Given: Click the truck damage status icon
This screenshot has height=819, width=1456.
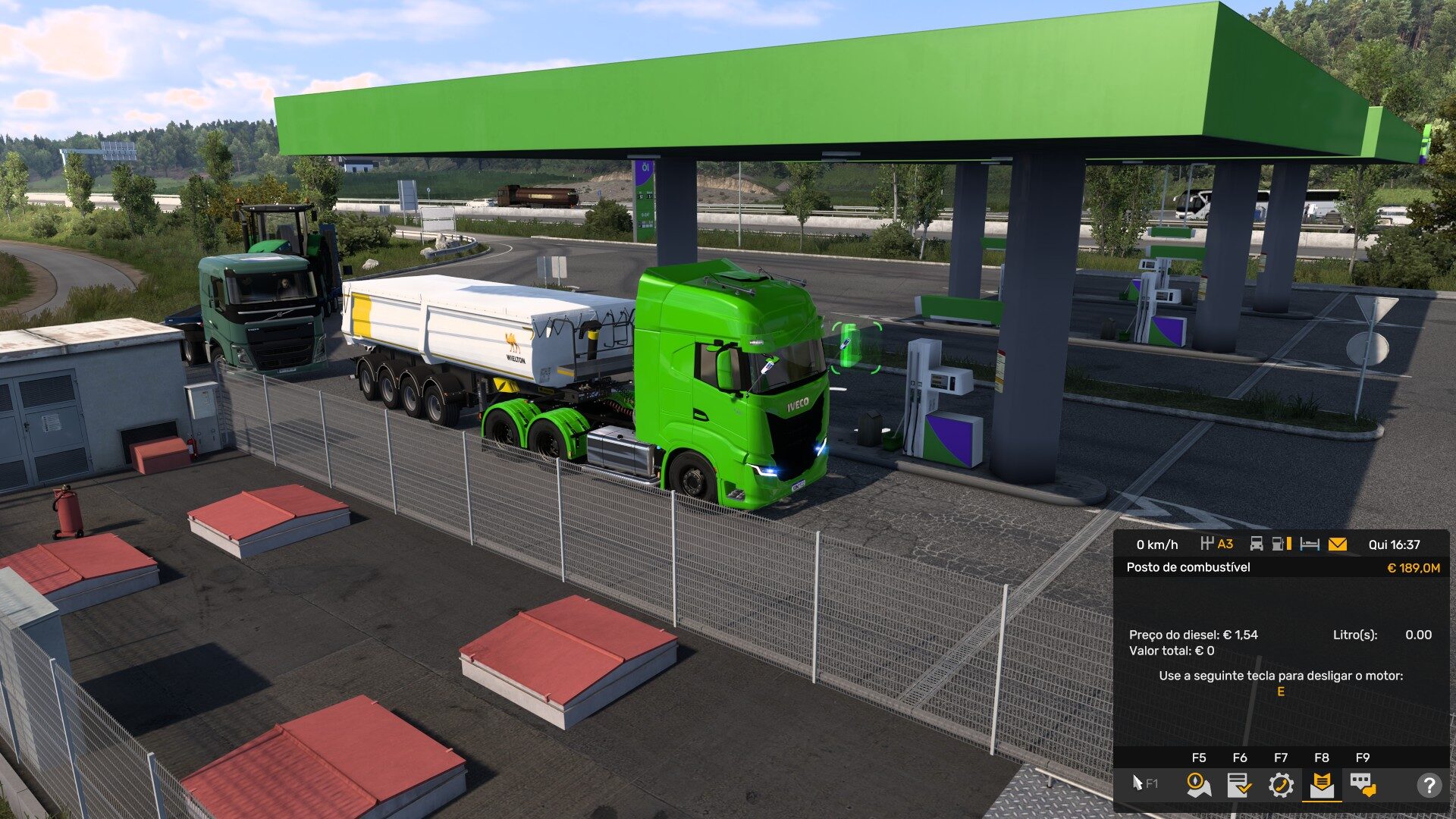Looking at the screenshot, I should click(1257, 544).
